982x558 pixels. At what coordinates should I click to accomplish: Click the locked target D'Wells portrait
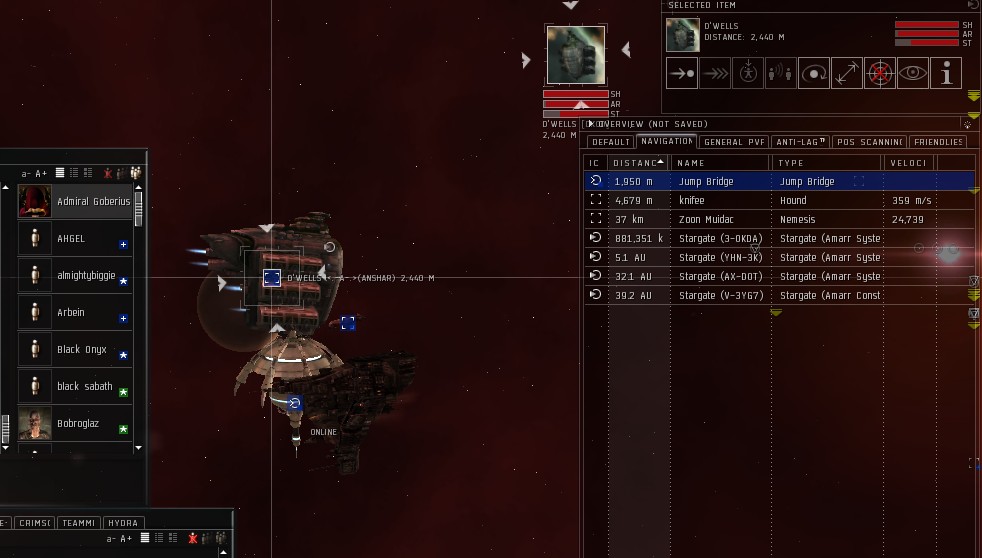coord(575,54)
